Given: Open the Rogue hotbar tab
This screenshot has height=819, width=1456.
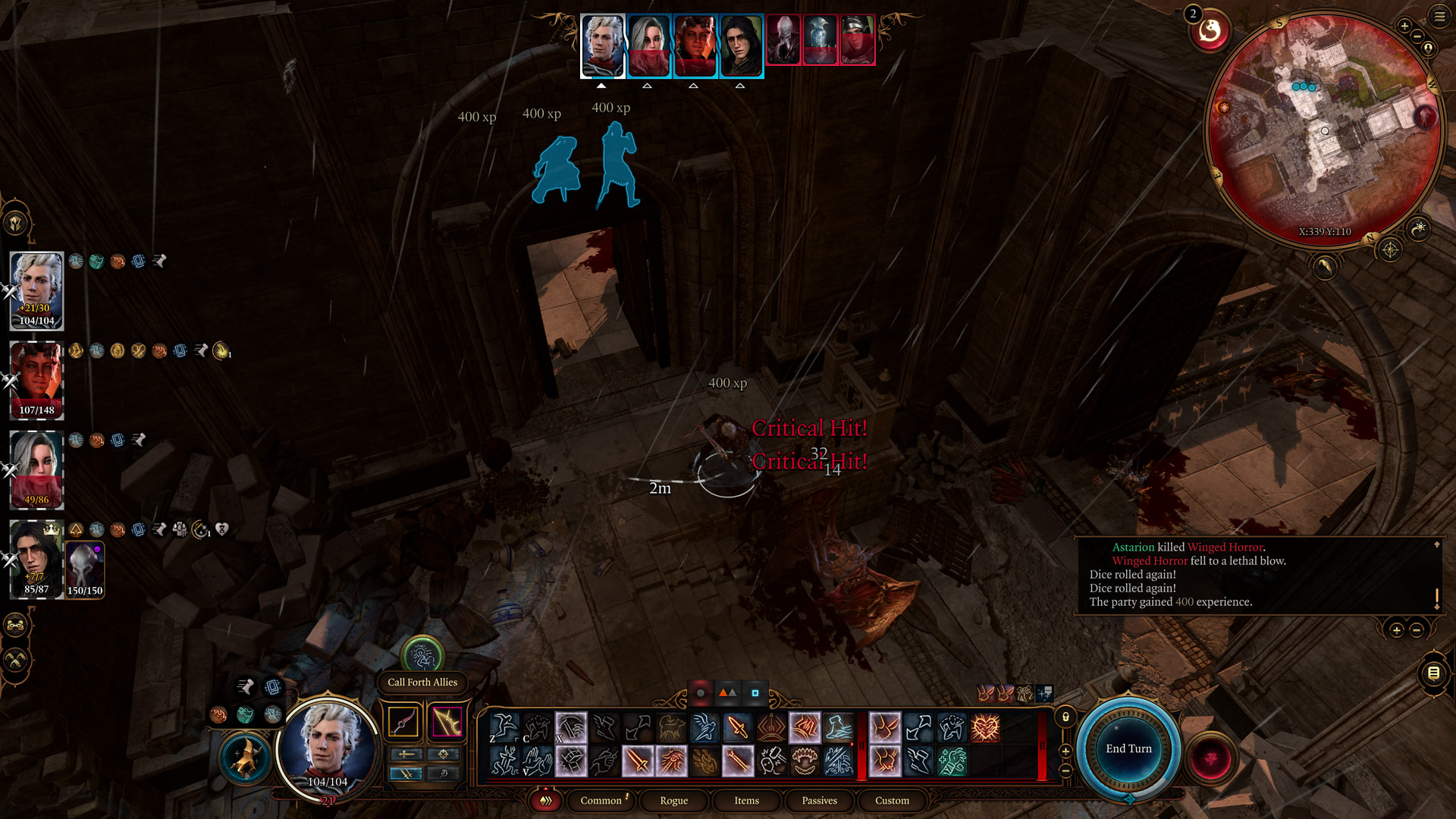Looking at the screenshot, I should [x=673, y=800].
